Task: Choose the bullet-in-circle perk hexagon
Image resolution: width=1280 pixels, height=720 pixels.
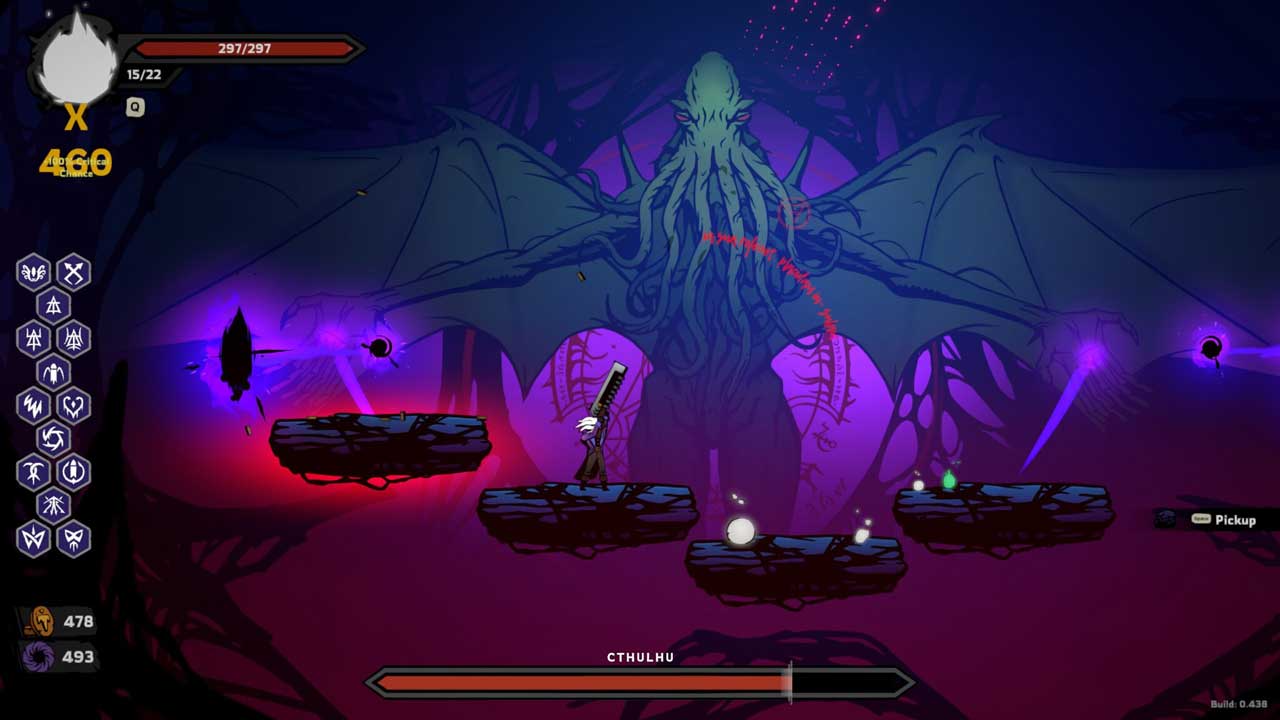Action: [x=74, y=472]
